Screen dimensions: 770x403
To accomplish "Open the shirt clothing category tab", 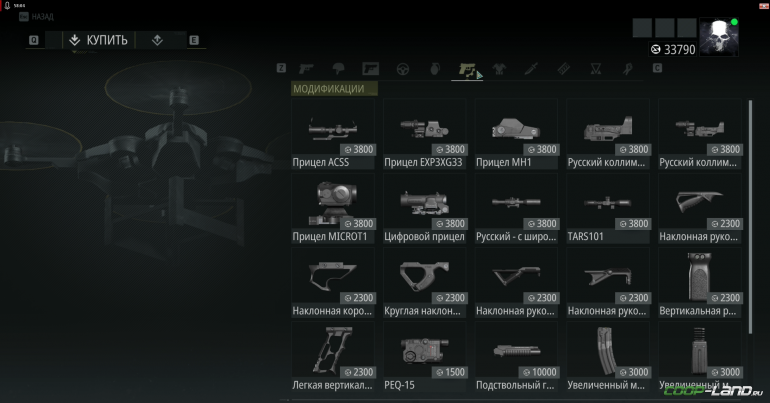I will pyautogui.click(x=499, y=69).
